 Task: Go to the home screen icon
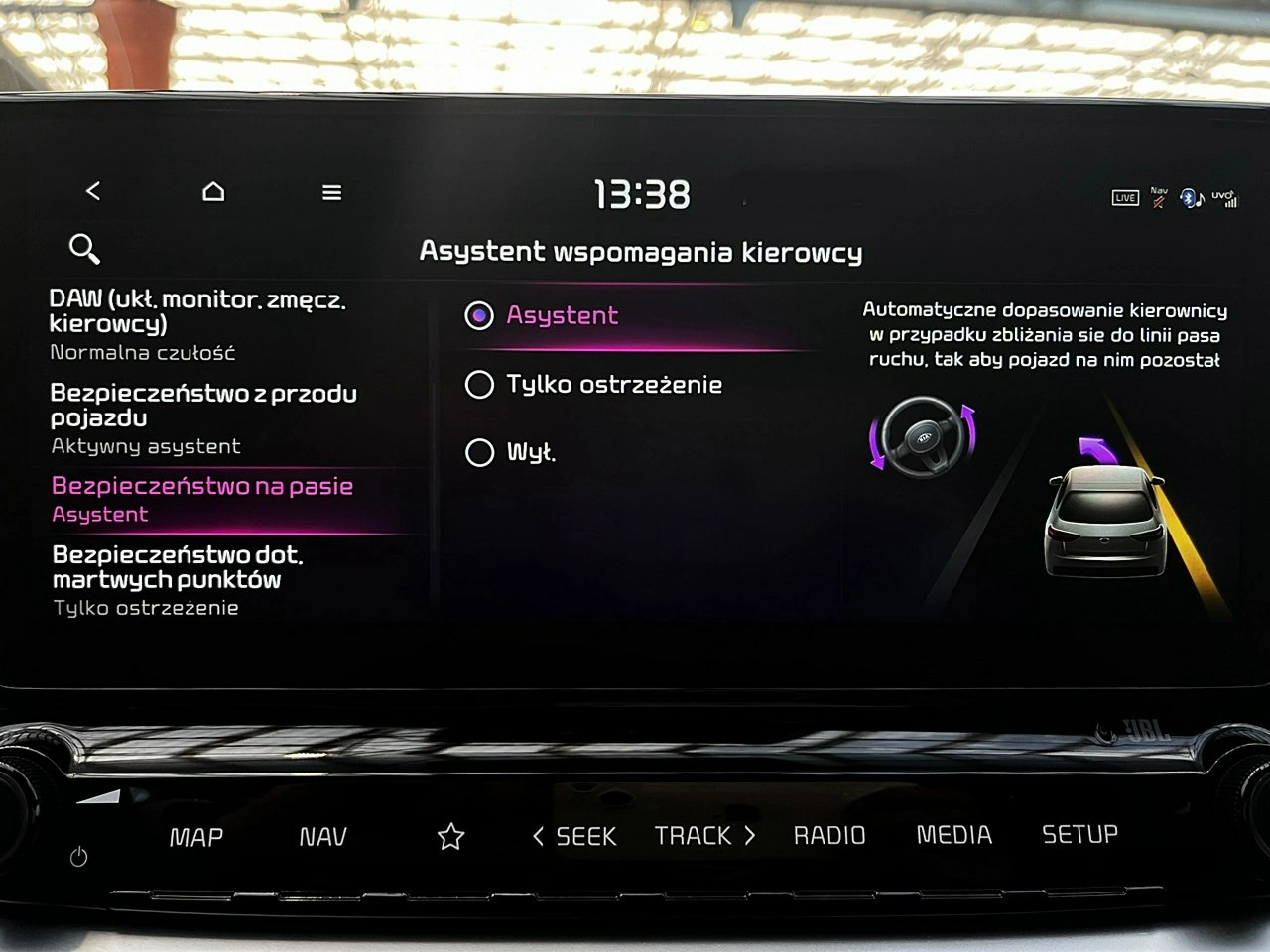coord(213,191)
